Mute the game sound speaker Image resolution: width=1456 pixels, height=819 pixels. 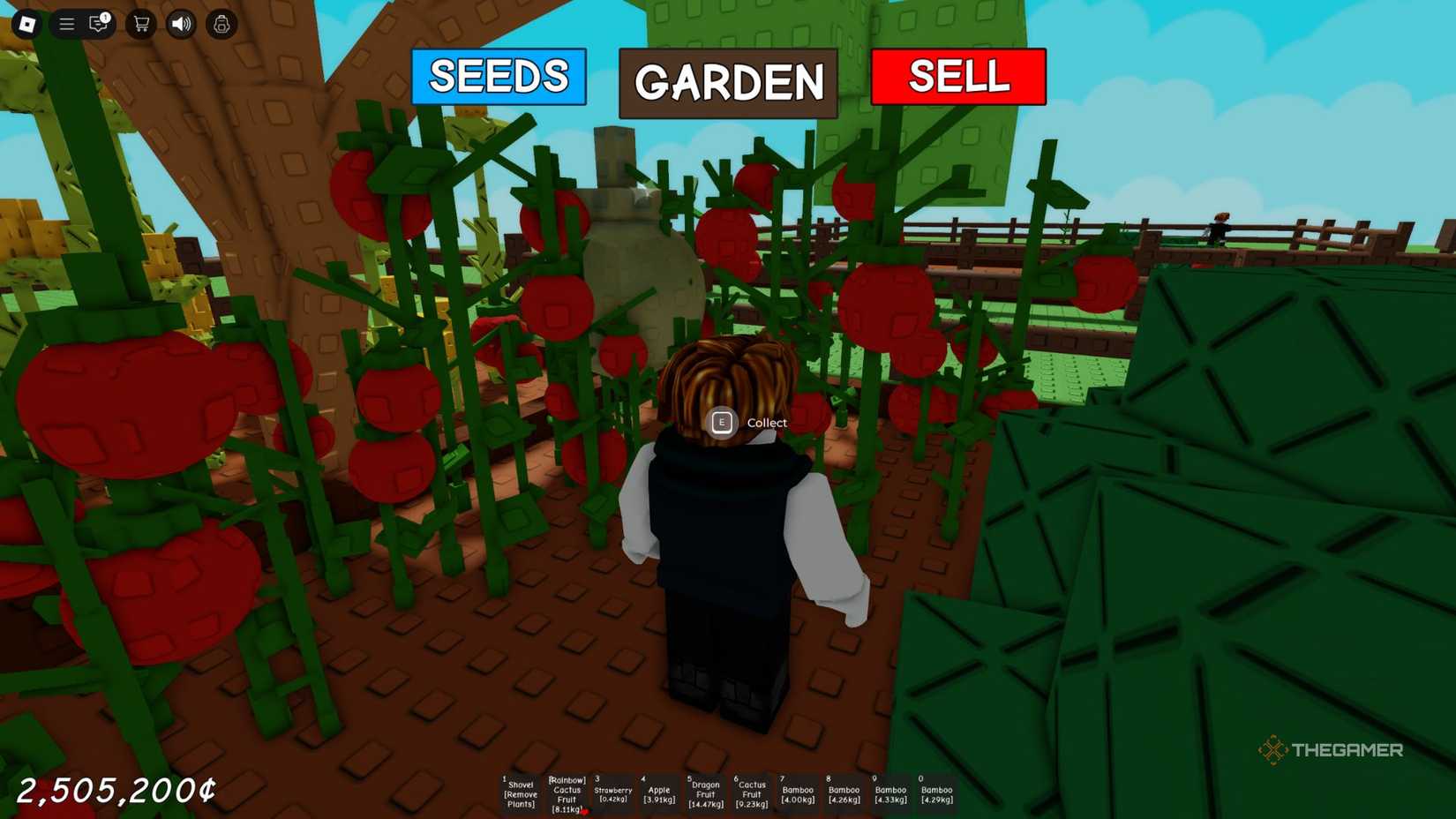[181, 24]
